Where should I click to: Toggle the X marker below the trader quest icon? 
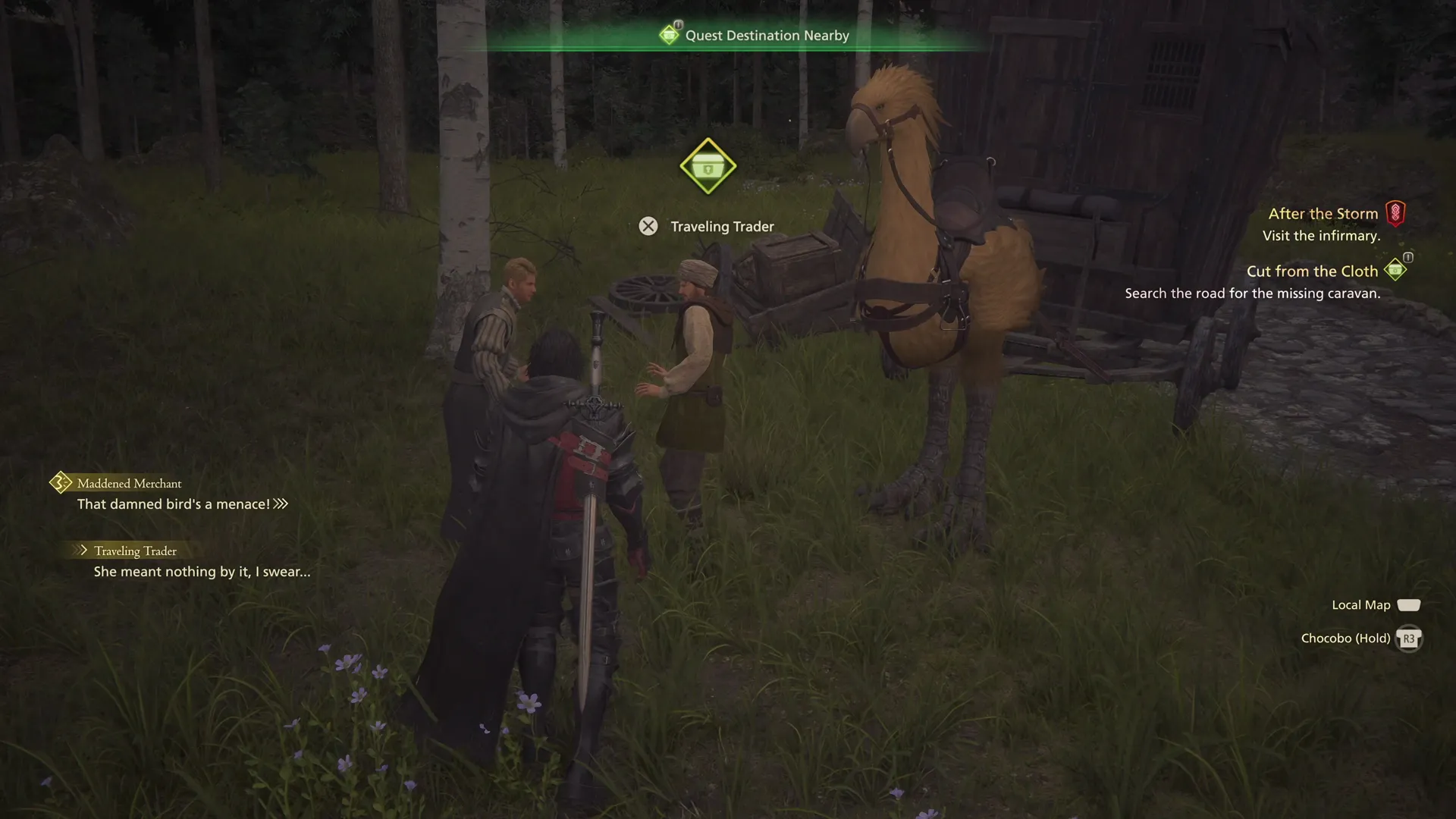(648, 226)
